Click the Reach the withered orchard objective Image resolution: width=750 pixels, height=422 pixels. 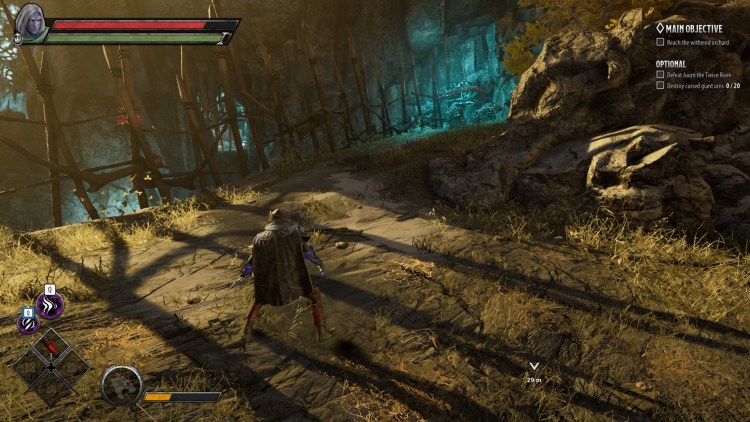(x=701, y=43)
